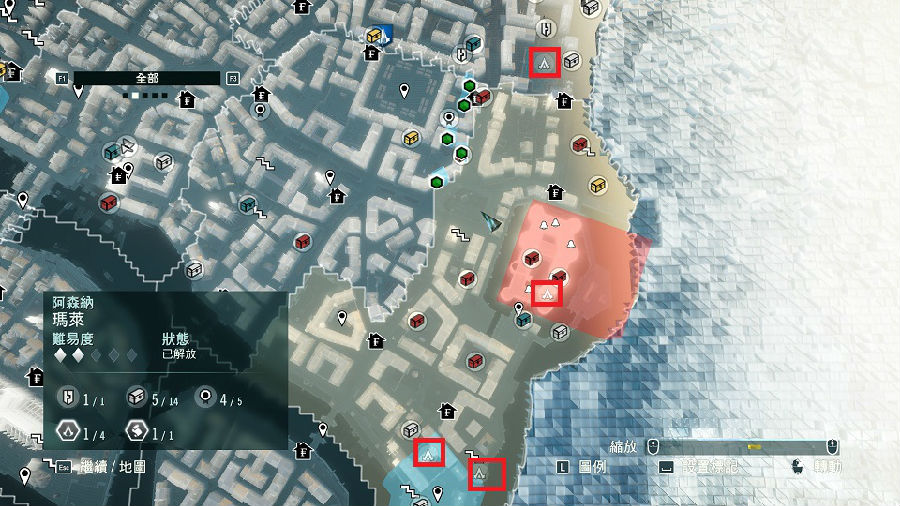The width and height of the screenshot is (900, 506).
Task: Select the 全部 map filter bar
Action: coord(146,77)
